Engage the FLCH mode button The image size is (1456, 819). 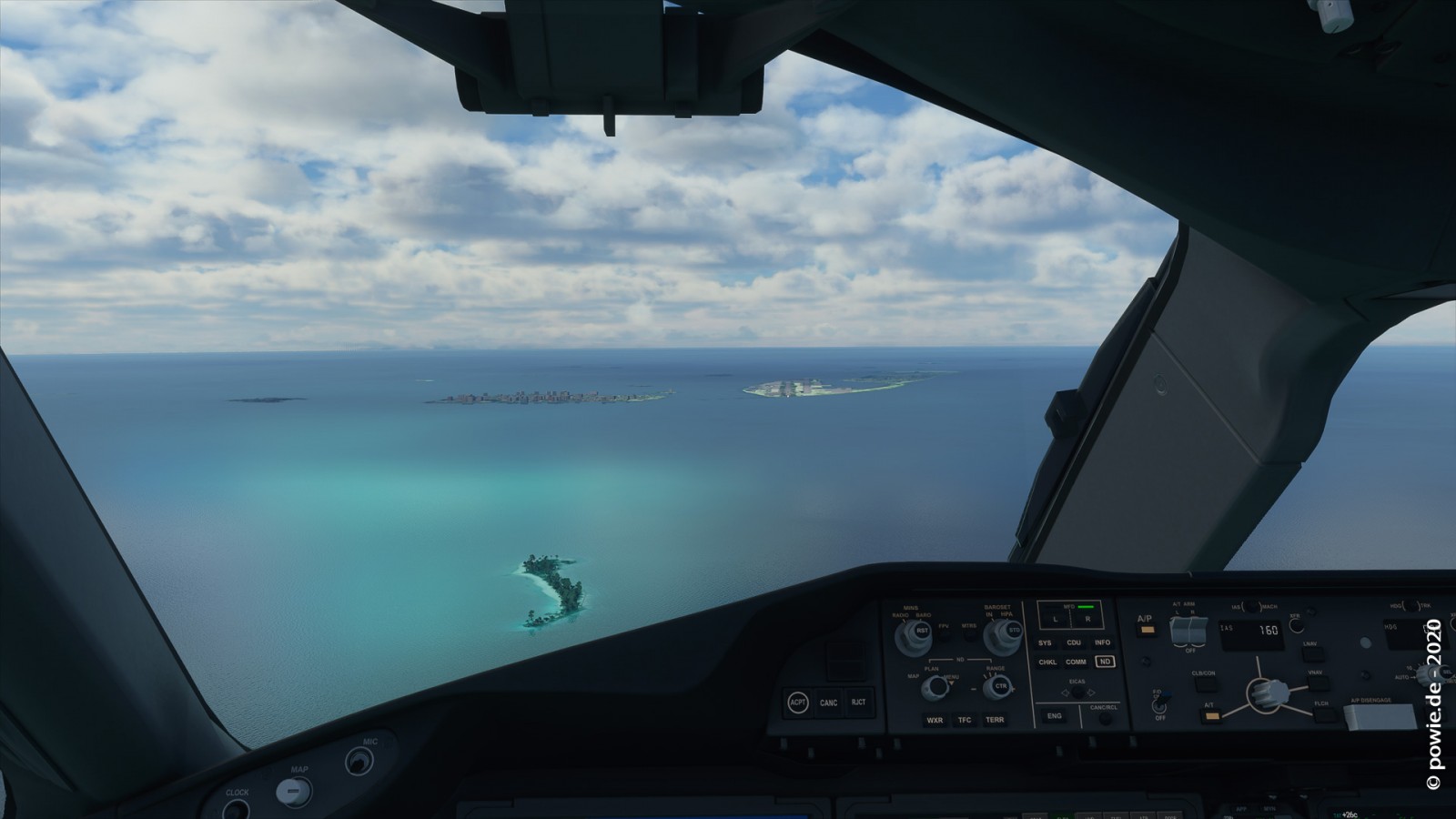[1321, 713]
